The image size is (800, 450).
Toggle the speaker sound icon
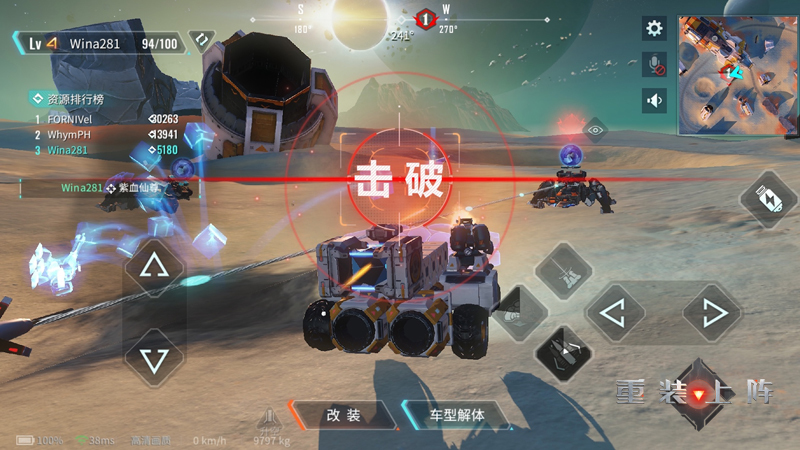[x=655, y=100]
